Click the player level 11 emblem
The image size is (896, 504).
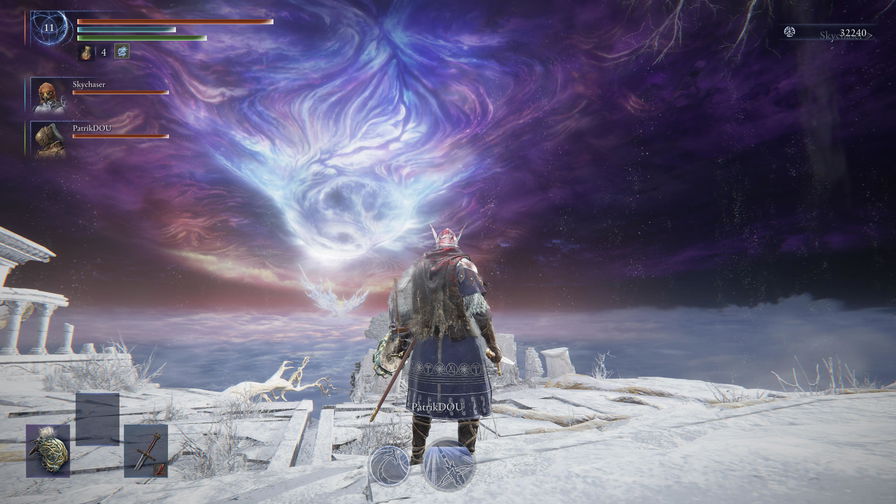tap(49, 28)
